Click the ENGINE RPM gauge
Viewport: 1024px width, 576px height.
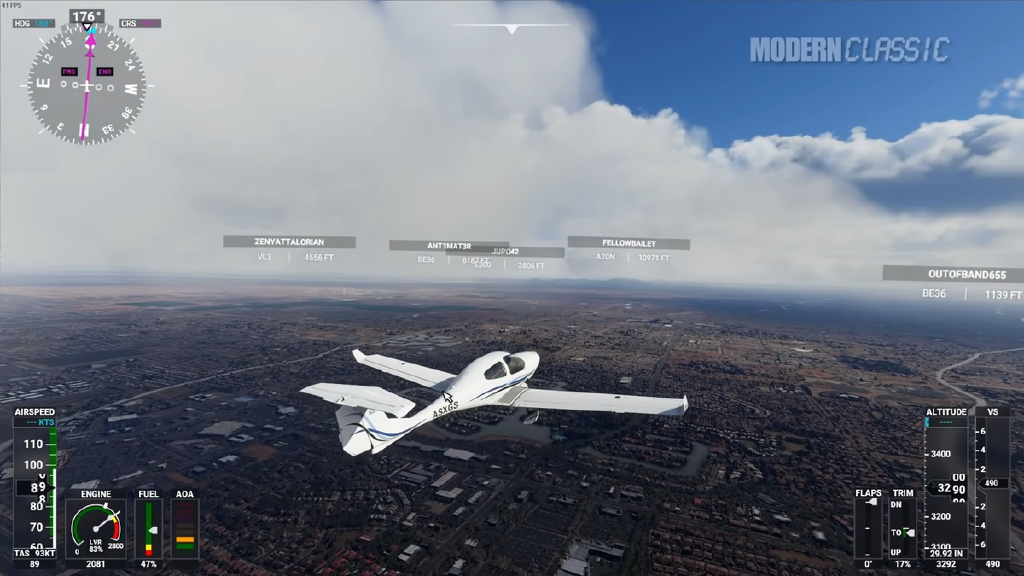(96, 528)
